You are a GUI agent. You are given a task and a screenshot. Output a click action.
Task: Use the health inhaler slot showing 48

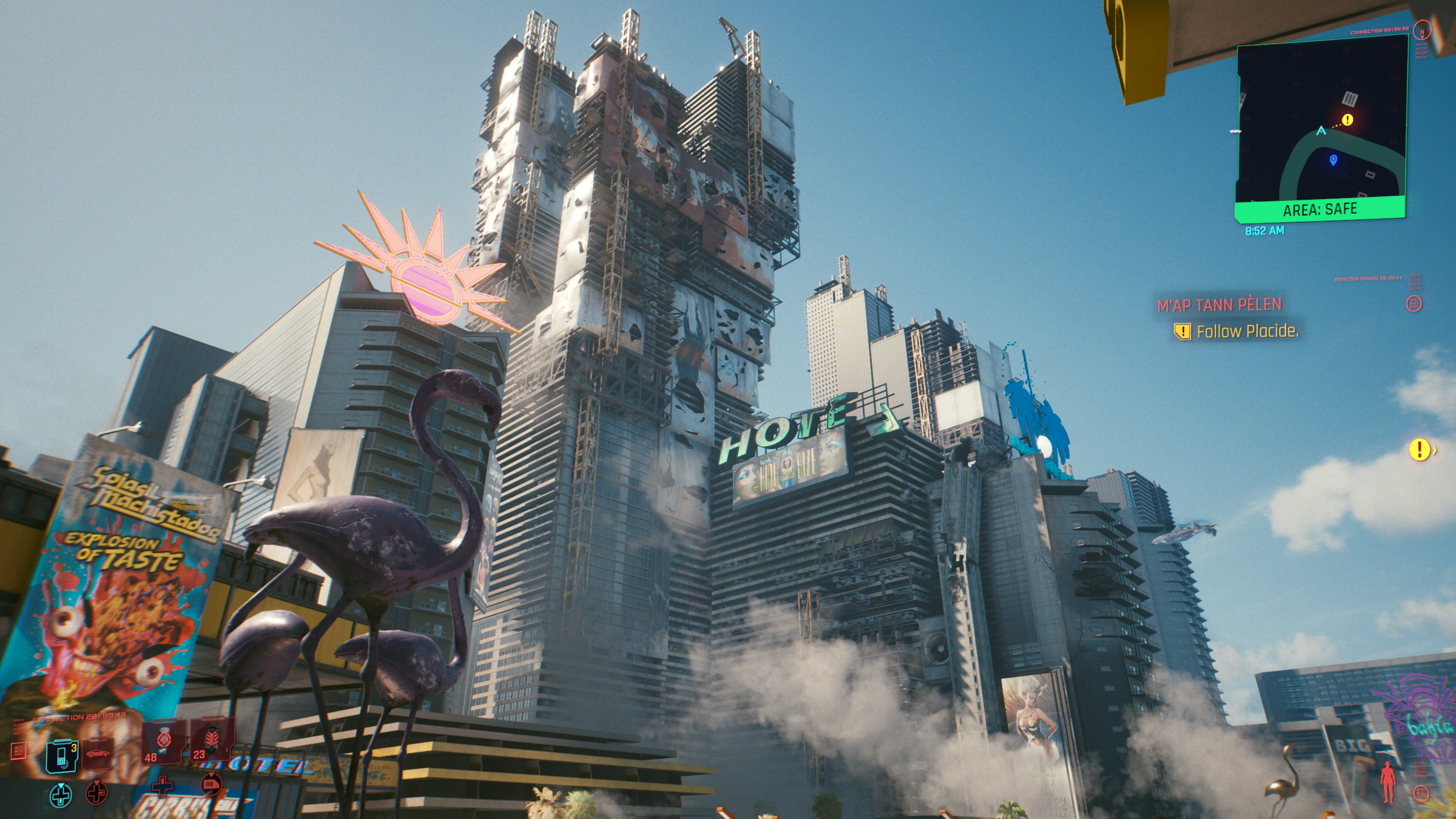(x=163, y=742)
